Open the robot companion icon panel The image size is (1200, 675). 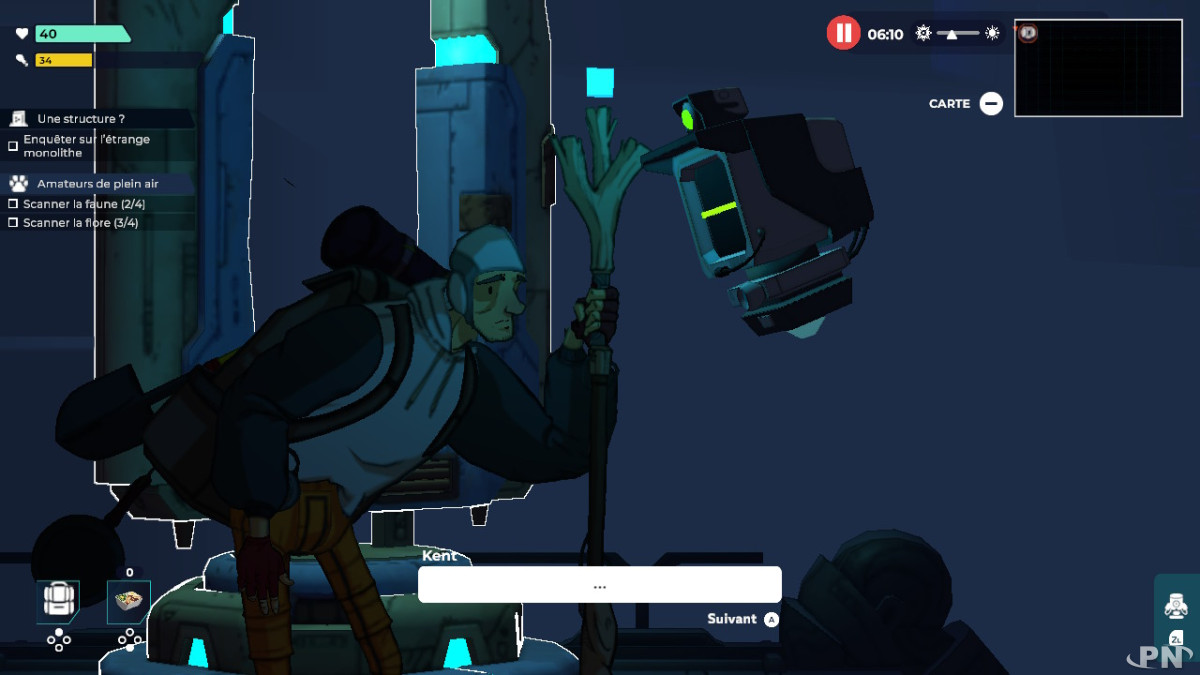coord(1176,606)
